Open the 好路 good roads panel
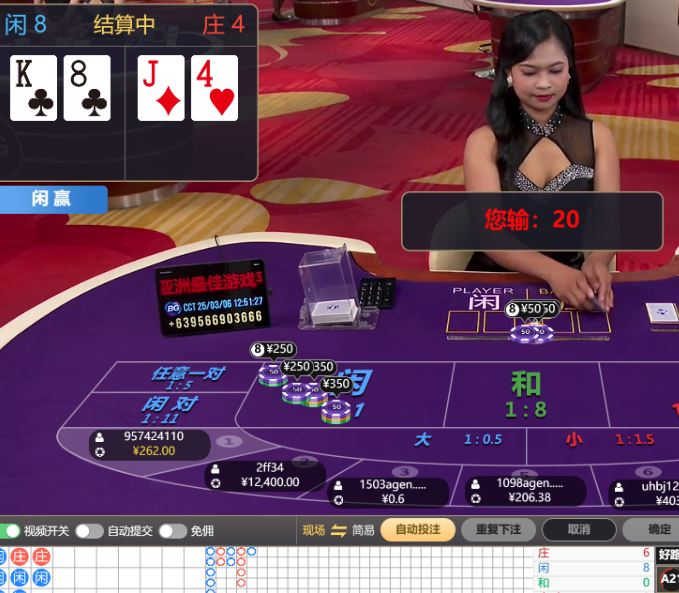The height and width of the screenshot is (593, 679). point(668,554)
